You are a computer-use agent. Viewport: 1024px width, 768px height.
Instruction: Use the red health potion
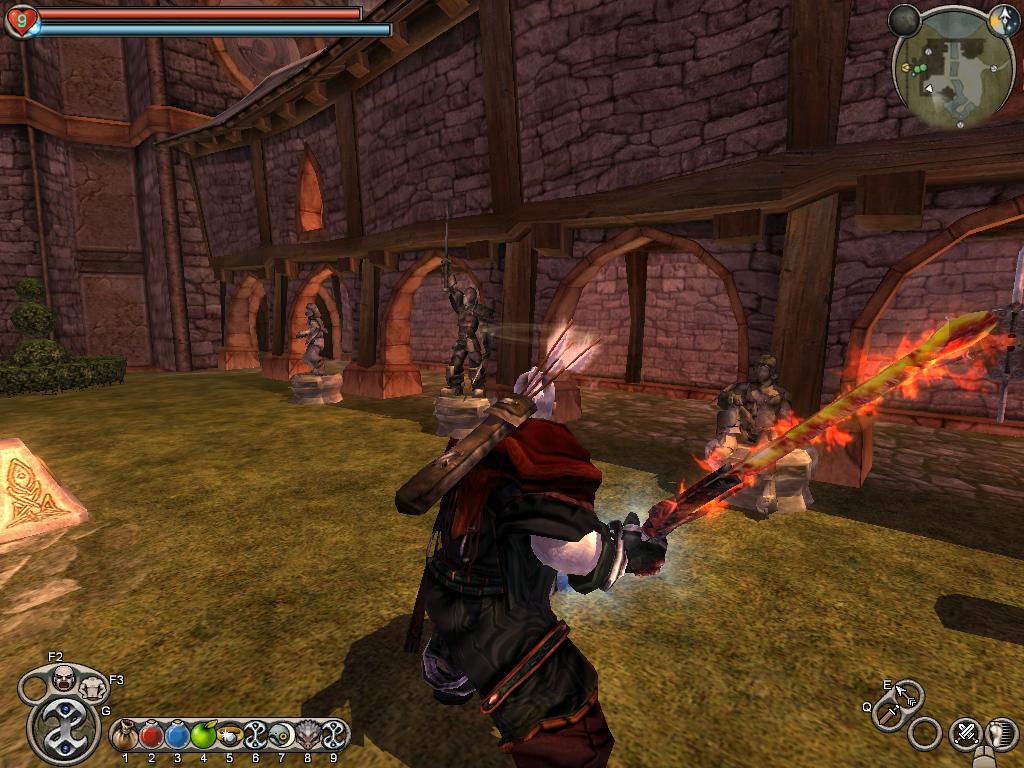pyautogui.click(x=152, y=737)
